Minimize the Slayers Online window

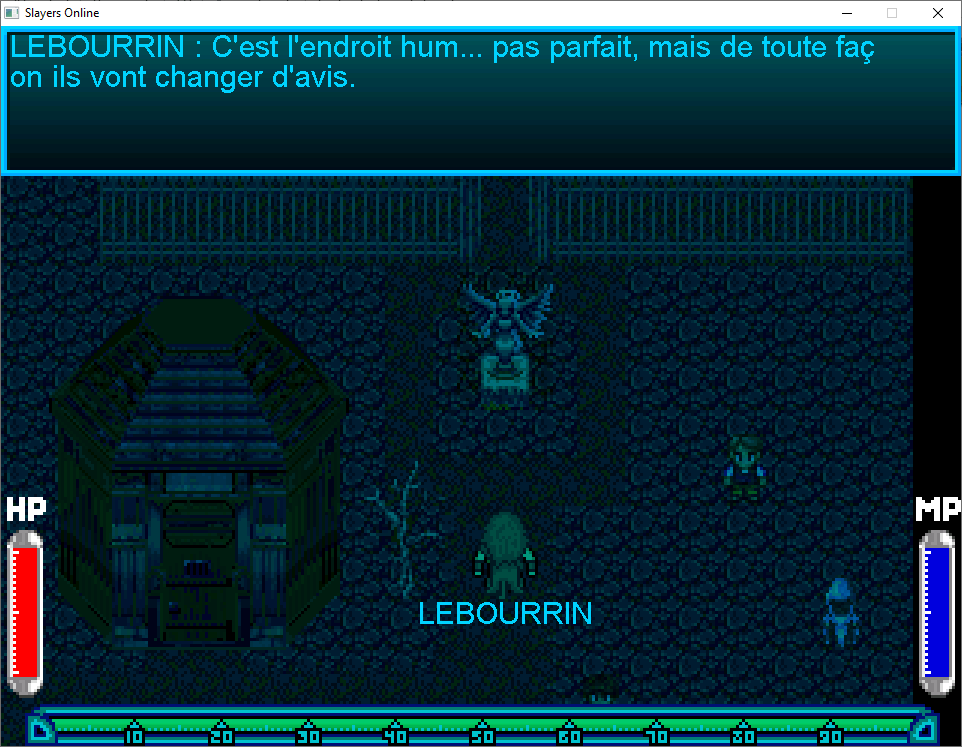point(846,13)
